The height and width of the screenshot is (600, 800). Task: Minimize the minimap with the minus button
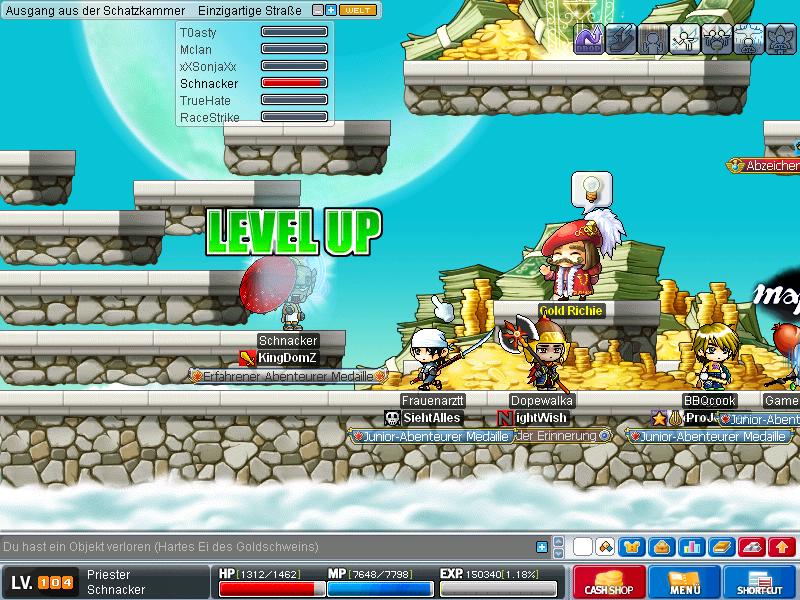318,10
